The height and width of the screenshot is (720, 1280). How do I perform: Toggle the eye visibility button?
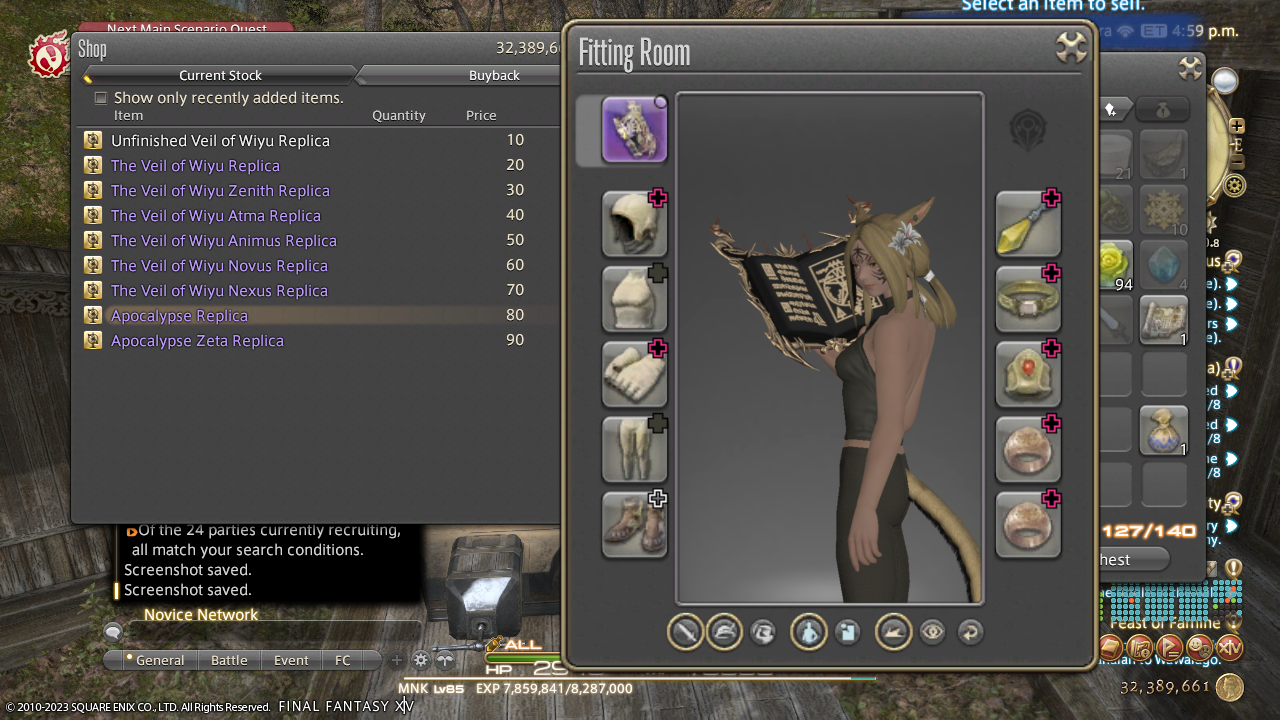pyautogui.click(x=932, y=632)
